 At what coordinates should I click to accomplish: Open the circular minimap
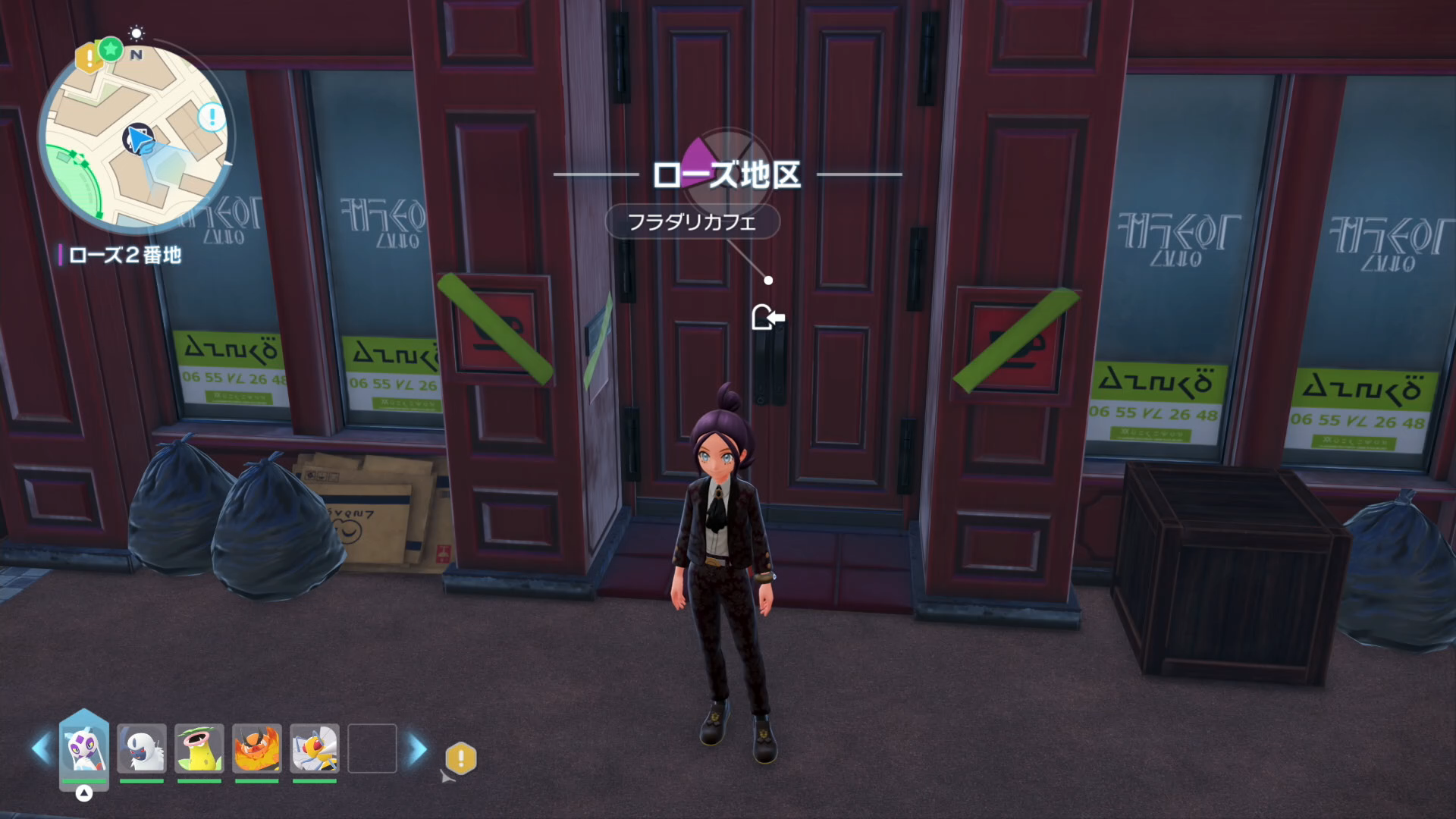(x=136, y=136)
